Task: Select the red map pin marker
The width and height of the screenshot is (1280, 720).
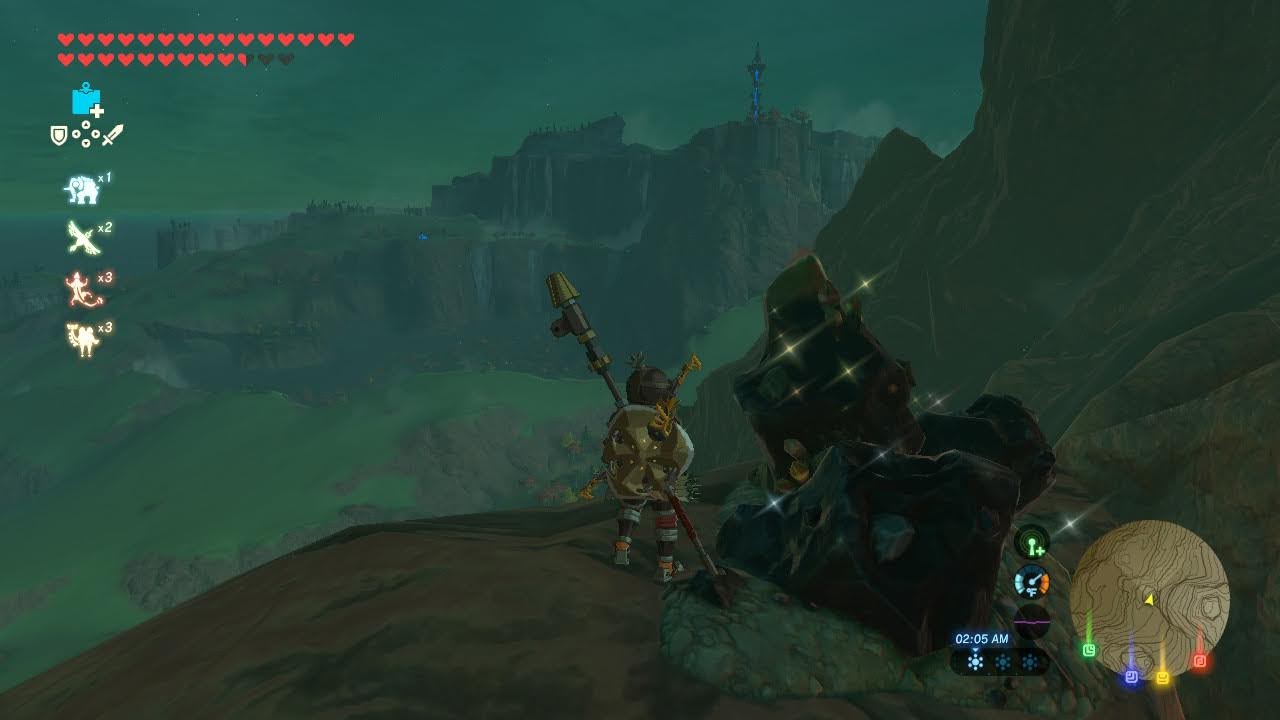Action: click(1200, 661)
